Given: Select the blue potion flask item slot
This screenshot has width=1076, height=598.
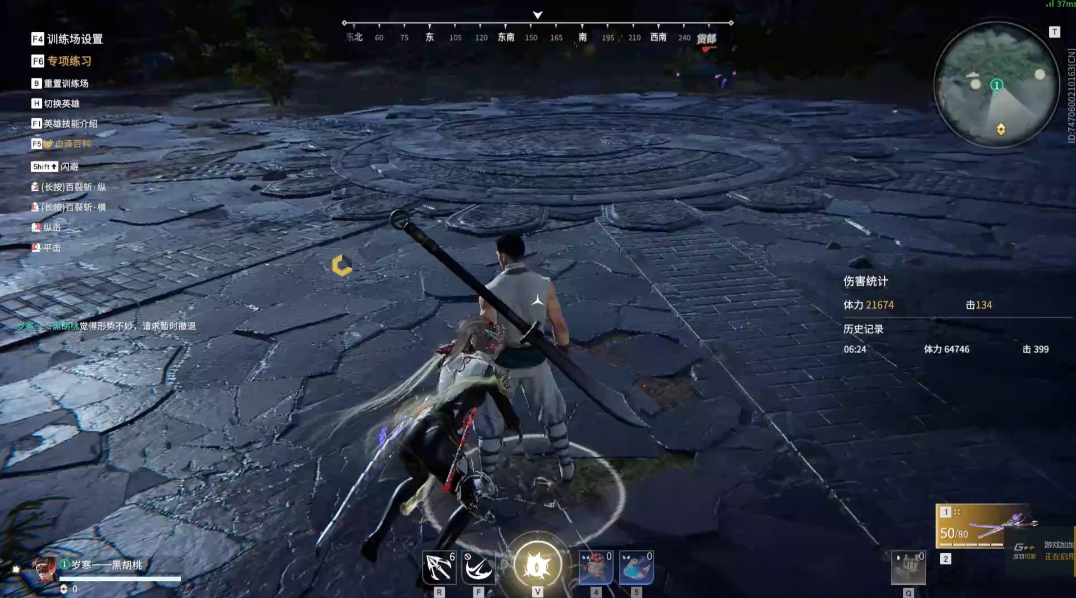Looking at the screenshot, I should pyautogui.click(x=636, y=567).
